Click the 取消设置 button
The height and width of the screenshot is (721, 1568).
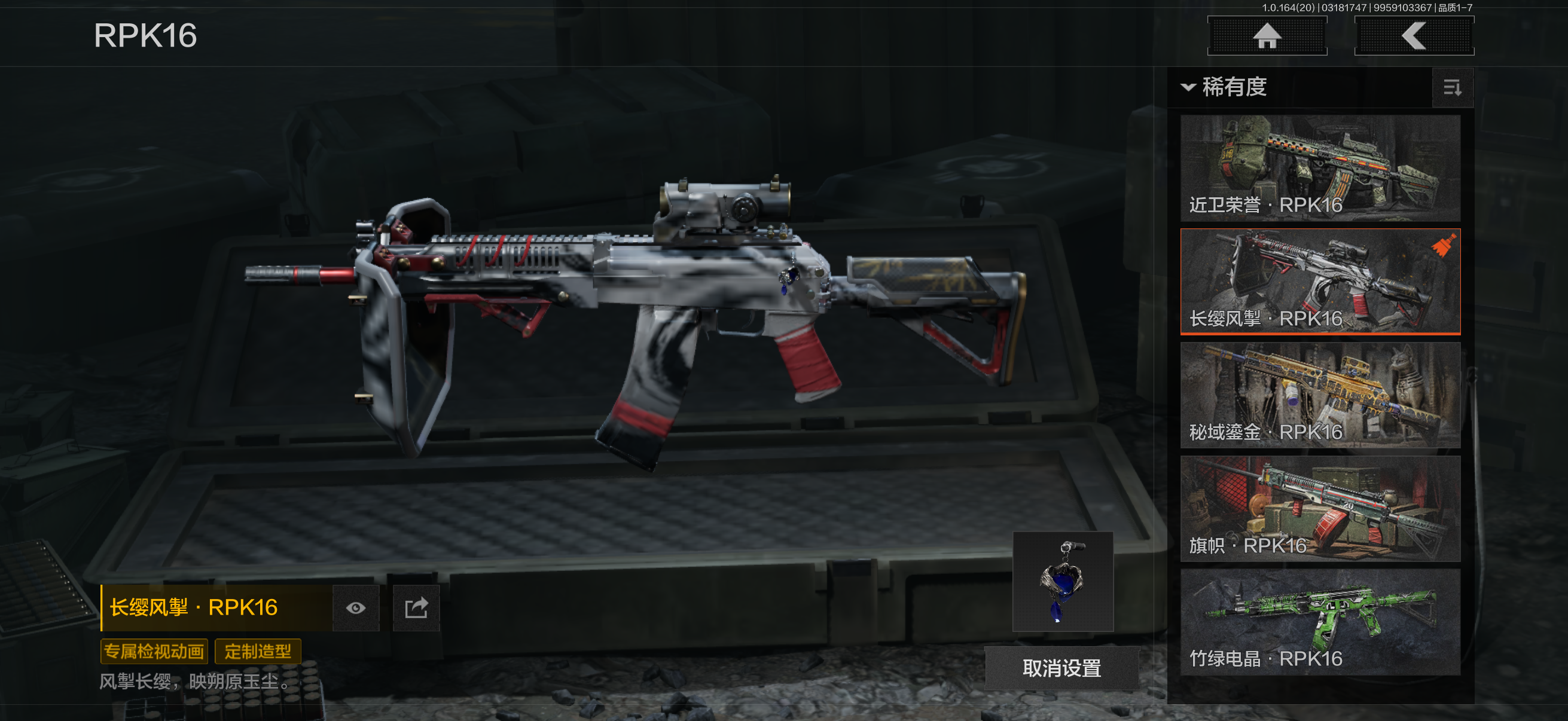coord(1061,668)
